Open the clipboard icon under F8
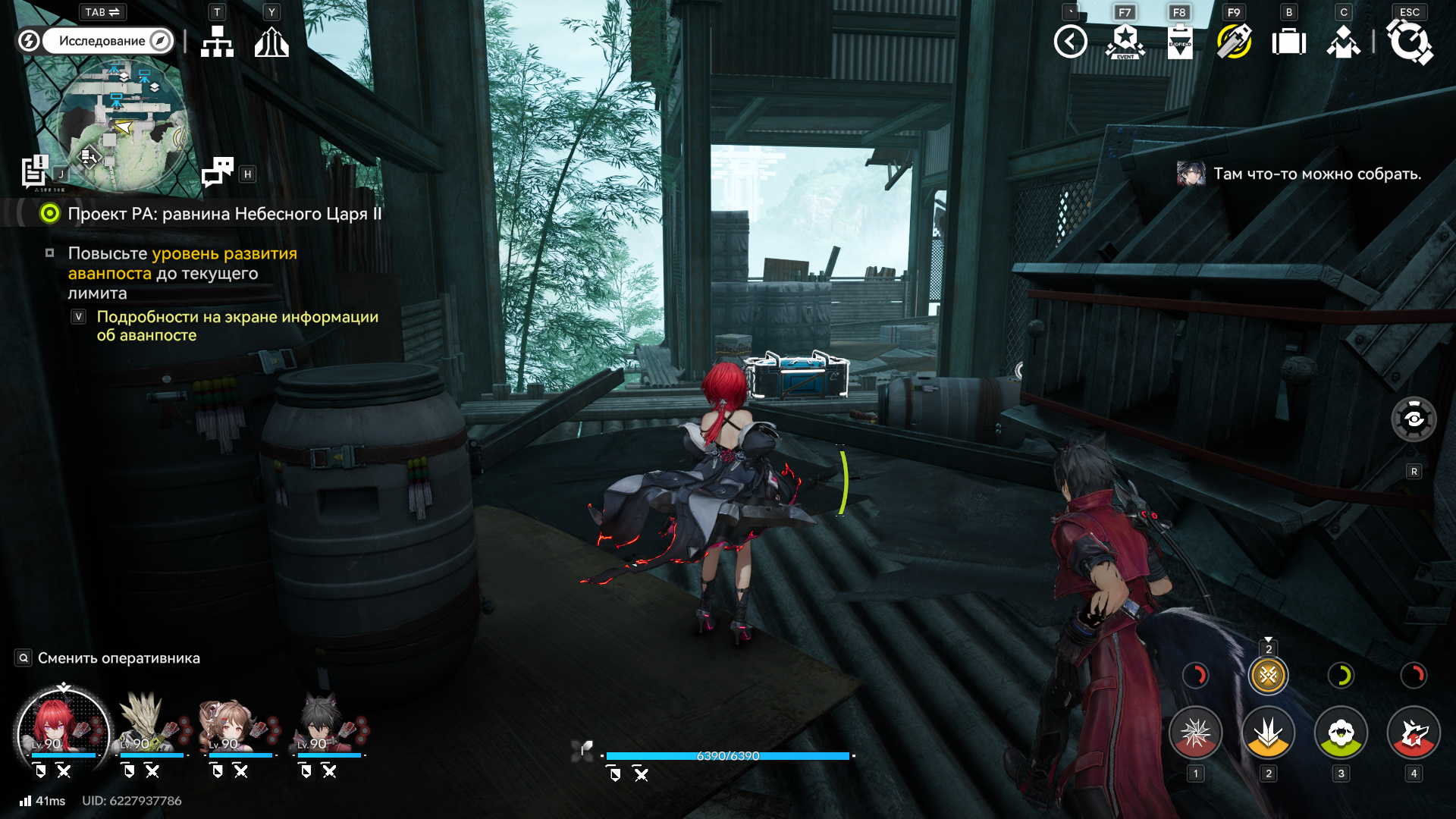Screen dimensions: 1456x819 point(1179,42)
